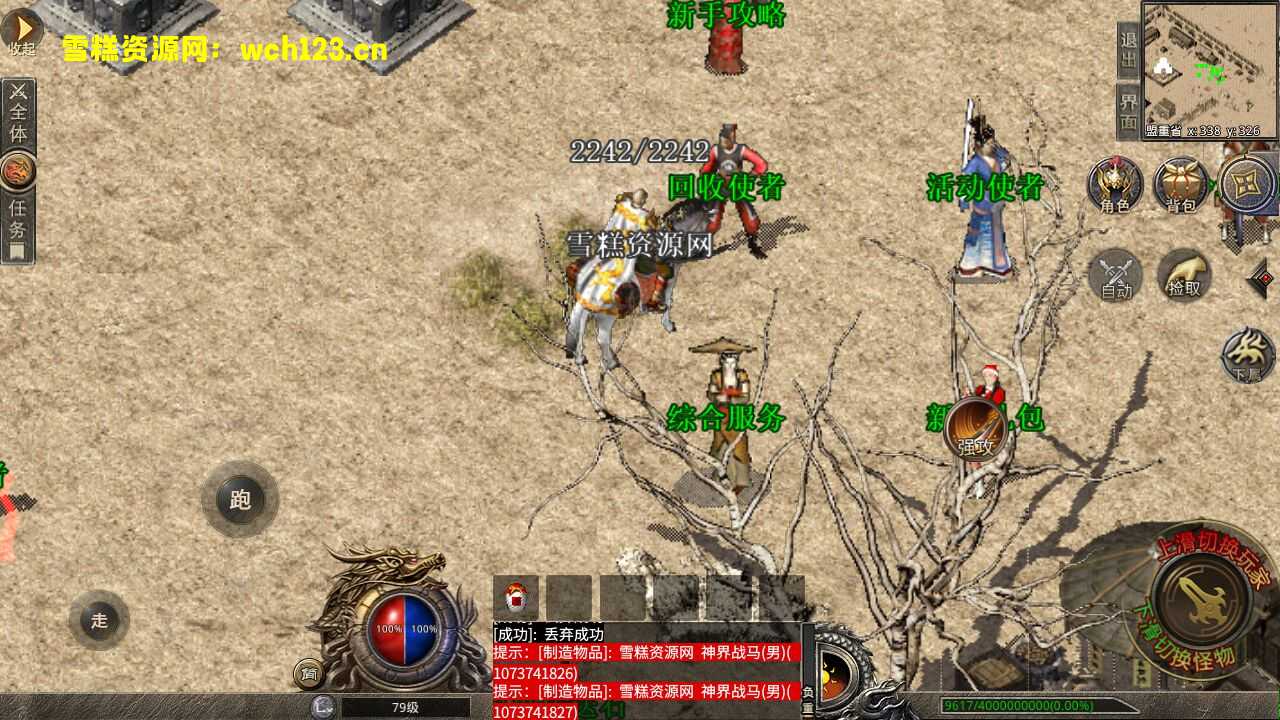Use the red potion hotbar slot
1280x720 pixels.
coord(516,598)
